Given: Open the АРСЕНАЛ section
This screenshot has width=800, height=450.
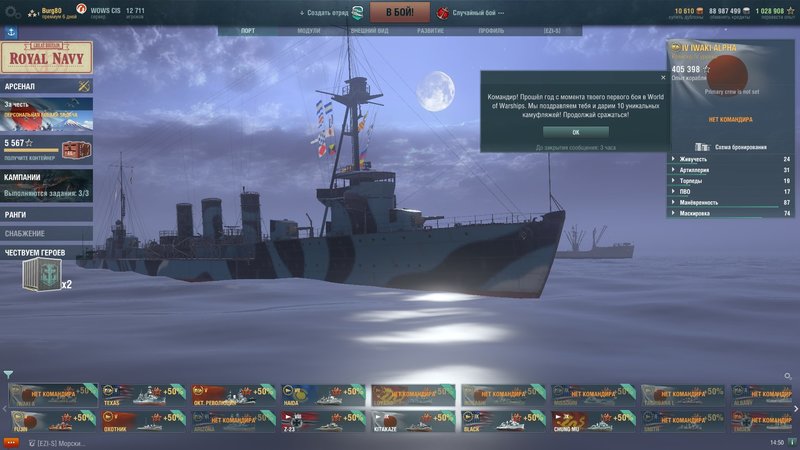Looking at the screenshot, I should pos(45,87).
